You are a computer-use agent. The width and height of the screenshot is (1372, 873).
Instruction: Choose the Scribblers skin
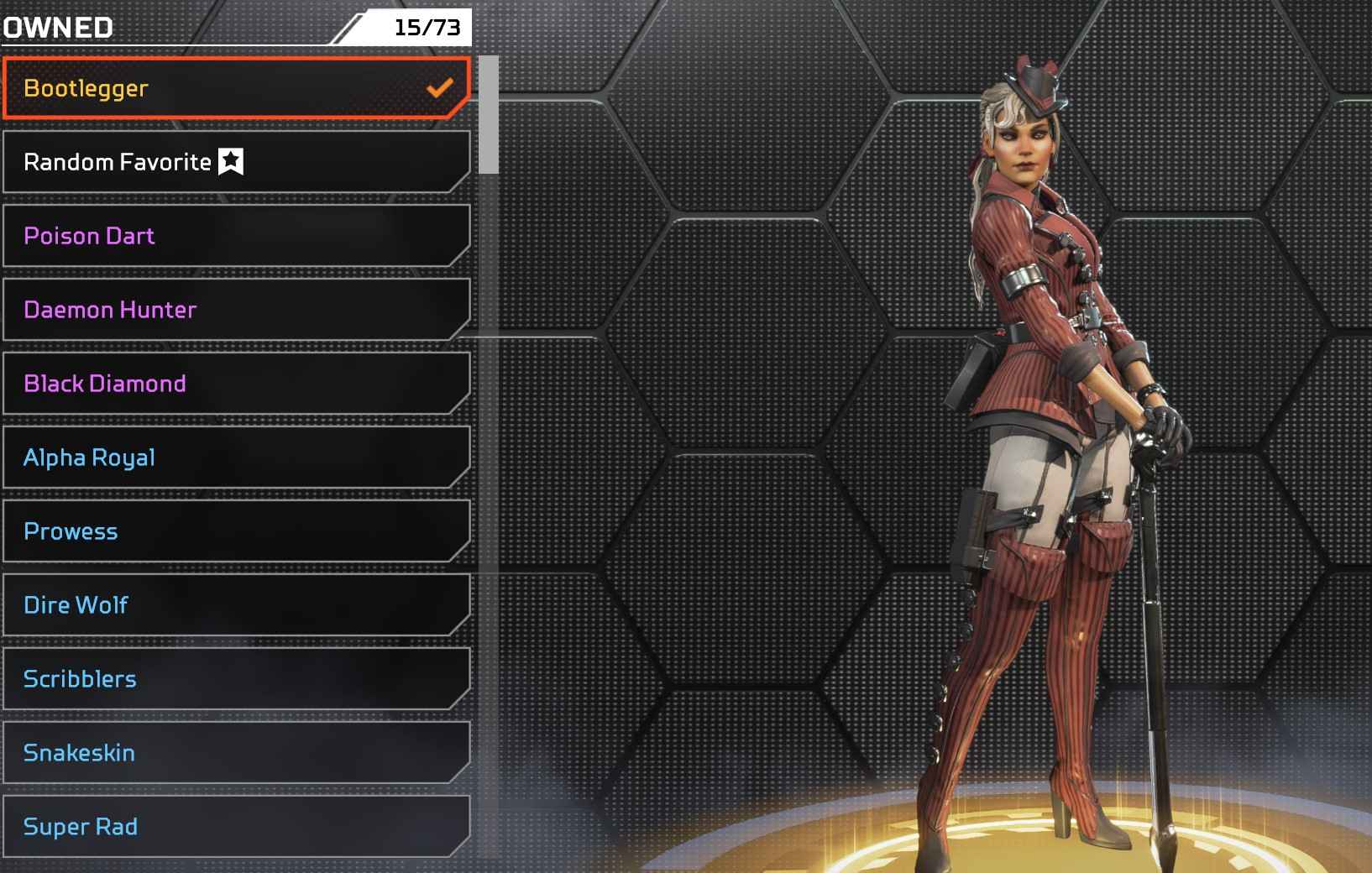[235, 679]
